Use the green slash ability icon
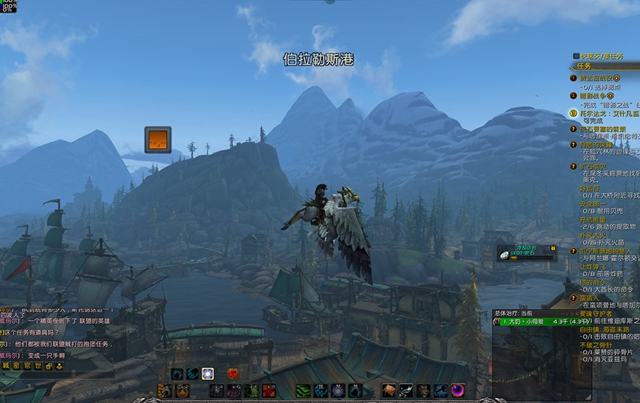Image resolution: width=640 pixels, height=403 pixels. point(303,390)
